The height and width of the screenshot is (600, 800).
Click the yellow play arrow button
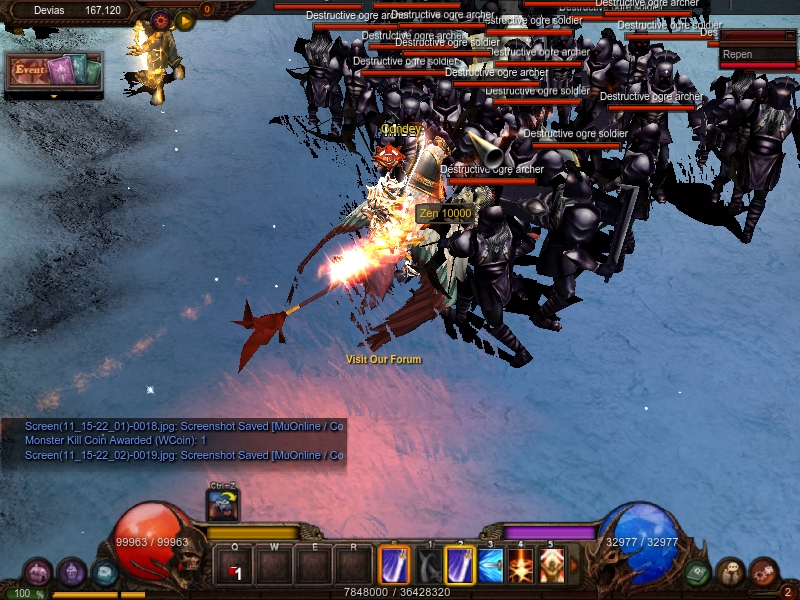pyautogui.click(x=185, y=19)
